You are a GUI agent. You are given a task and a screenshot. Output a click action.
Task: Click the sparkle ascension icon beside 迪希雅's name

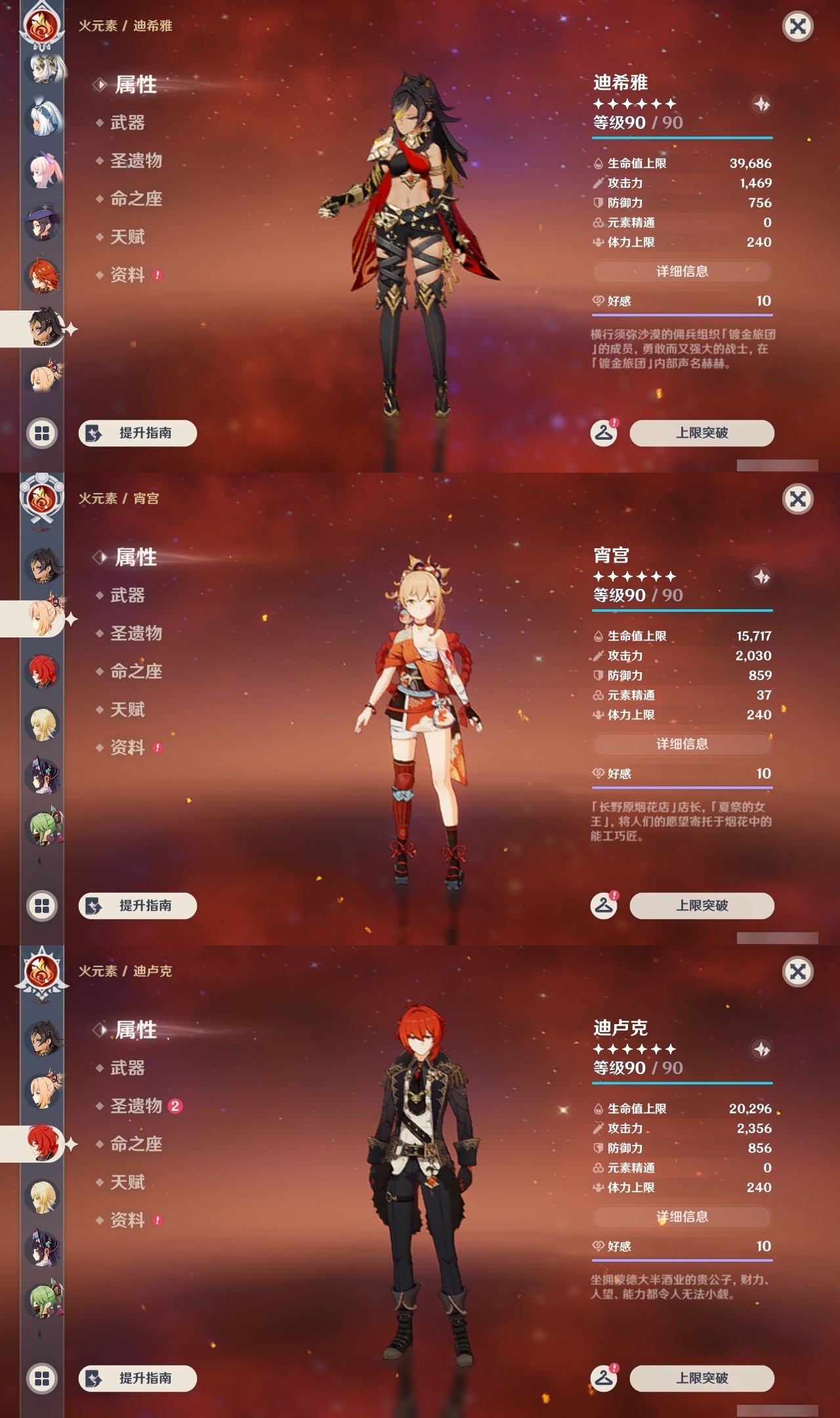coord(760,102)
